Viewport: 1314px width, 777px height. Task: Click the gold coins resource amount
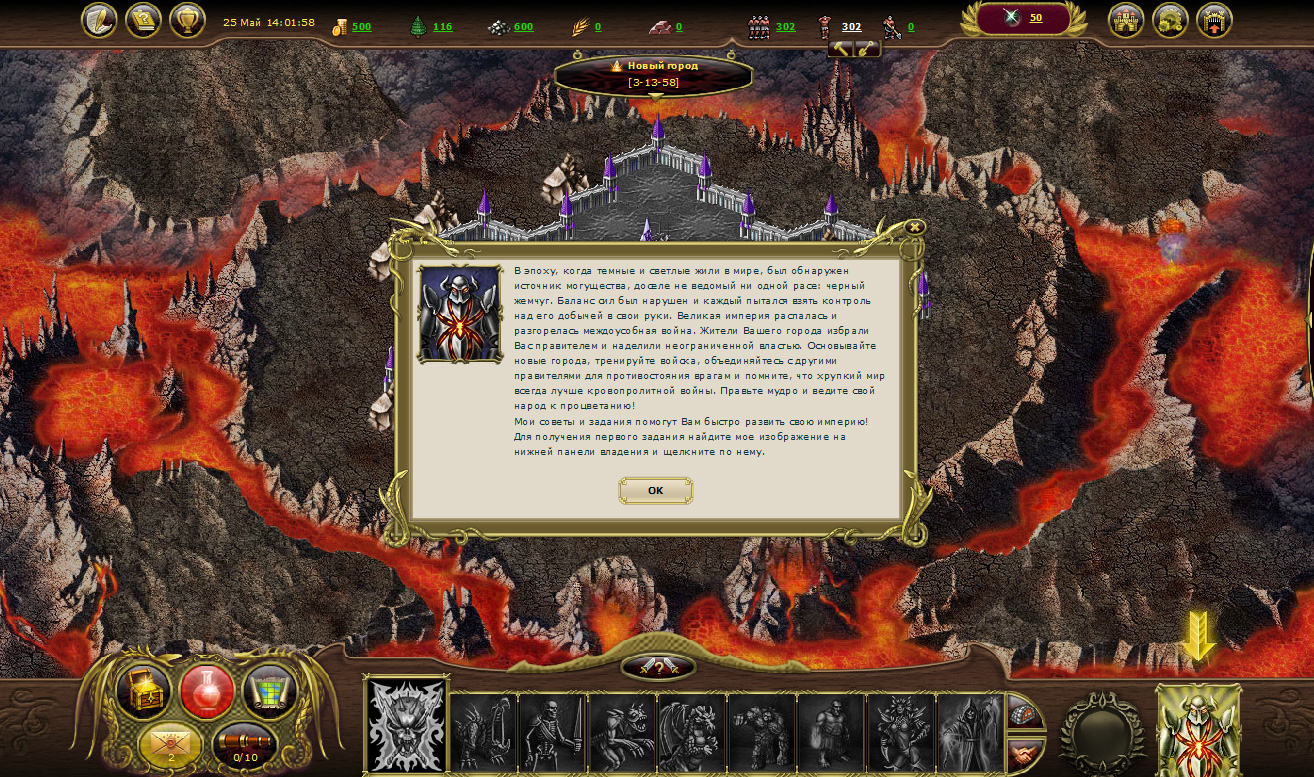pos(361,27)
